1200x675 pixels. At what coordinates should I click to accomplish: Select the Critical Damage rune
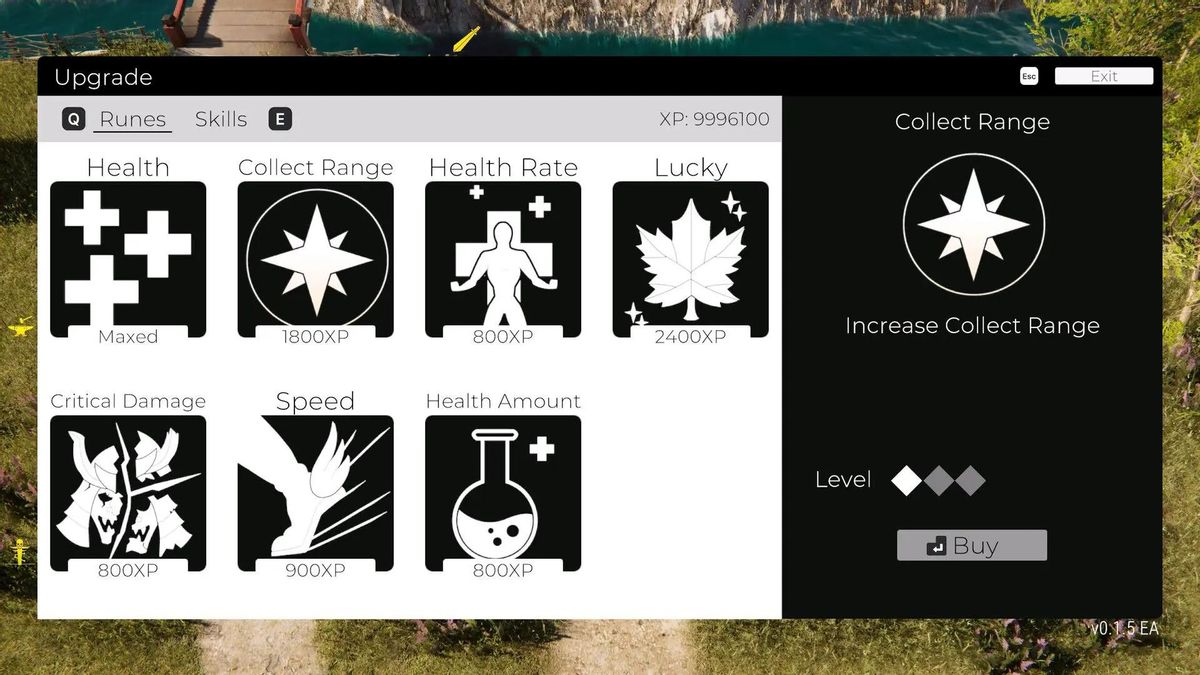click(x=128, y=493)
